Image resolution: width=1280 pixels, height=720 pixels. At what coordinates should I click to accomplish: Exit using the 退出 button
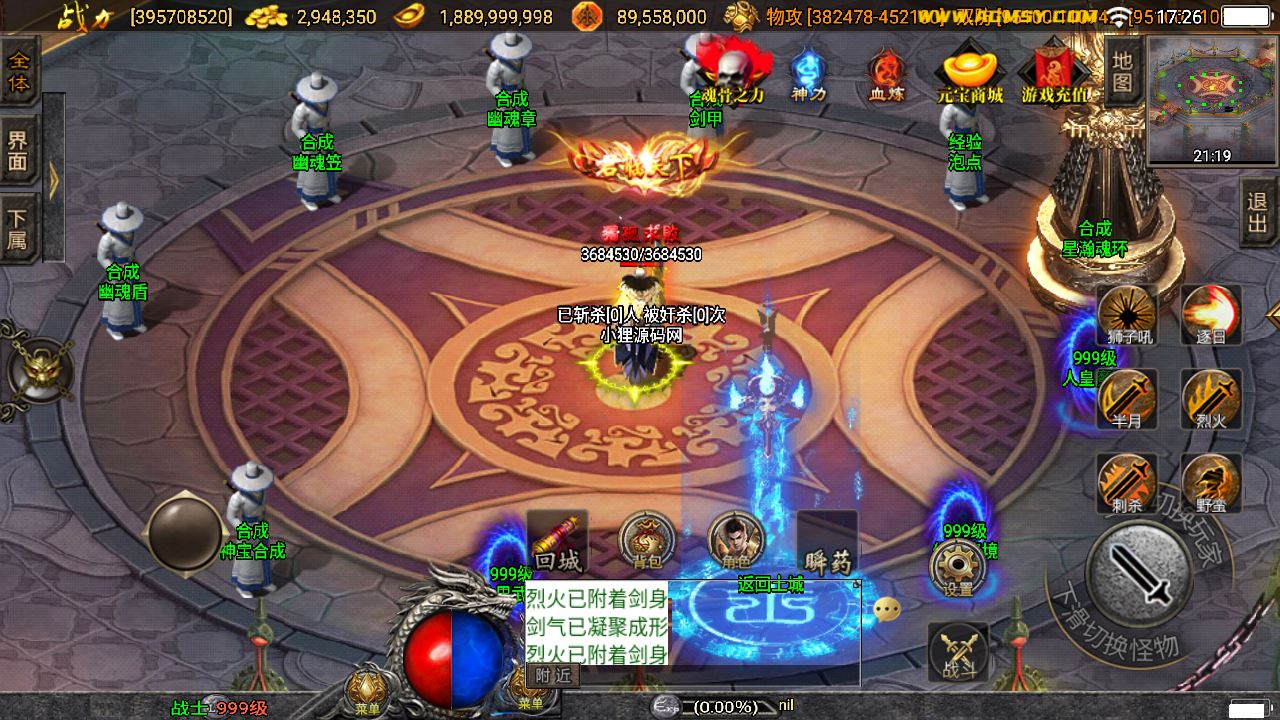(x=1258, y=212)
